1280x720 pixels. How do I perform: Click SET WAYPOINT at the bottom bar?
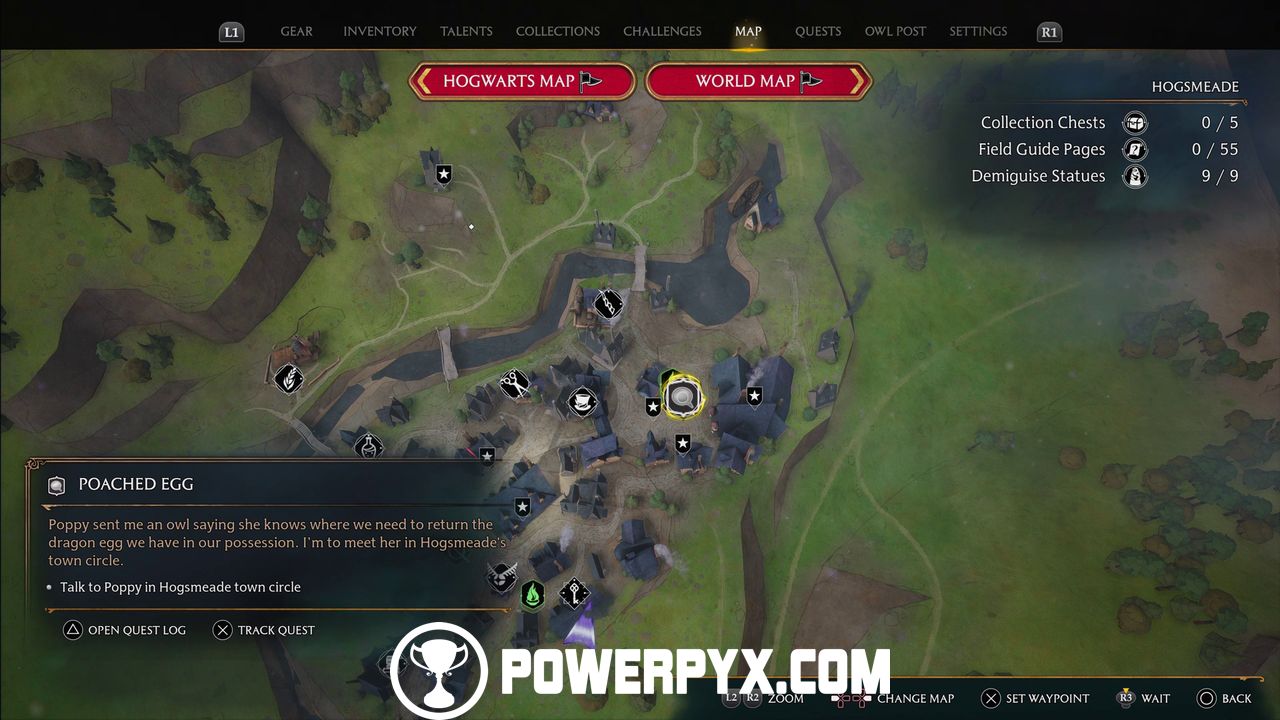coord(1031,698)
